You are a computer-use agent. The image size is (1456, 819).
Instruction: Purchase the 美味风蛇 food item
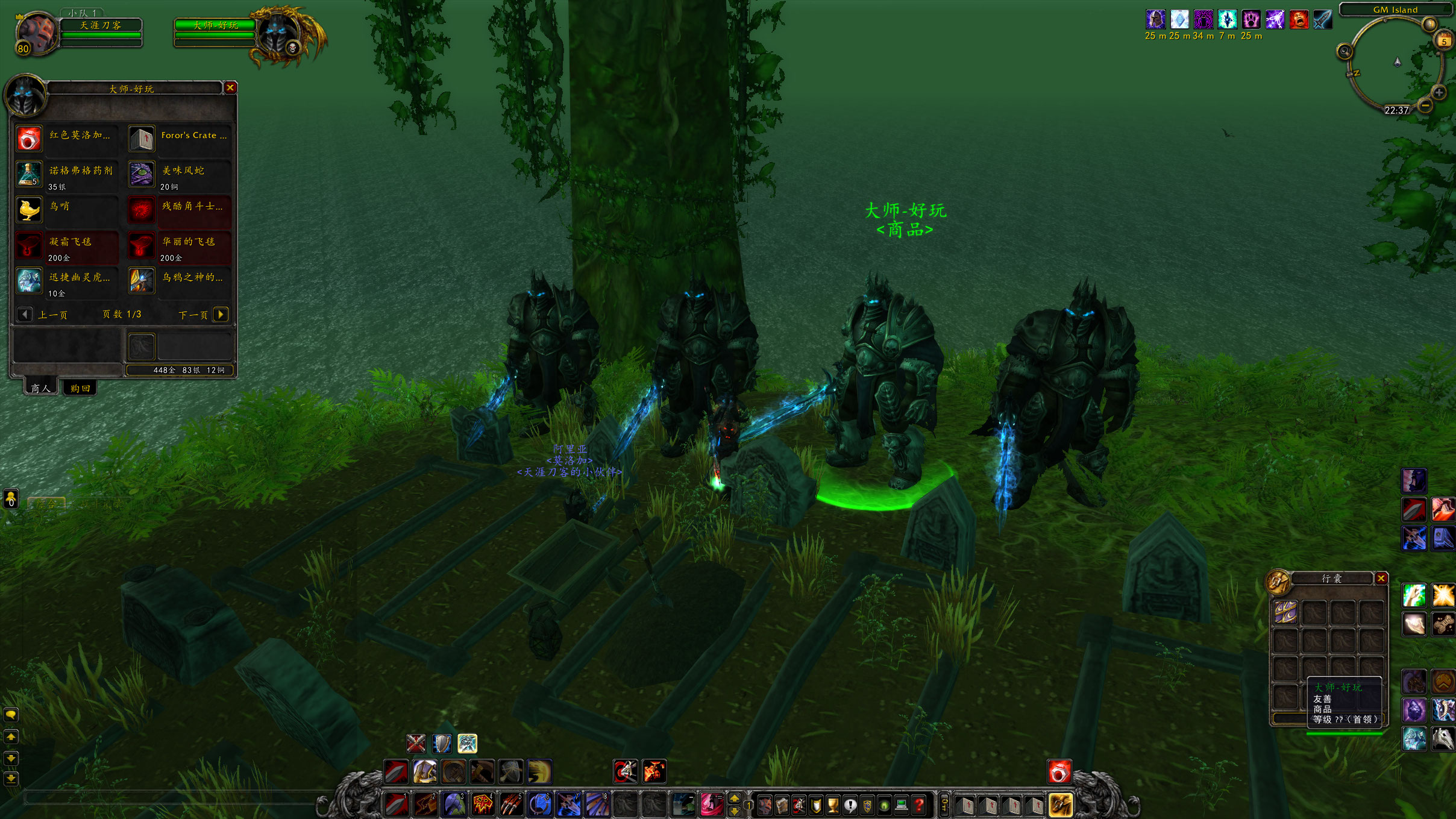(x=142, y=175)
